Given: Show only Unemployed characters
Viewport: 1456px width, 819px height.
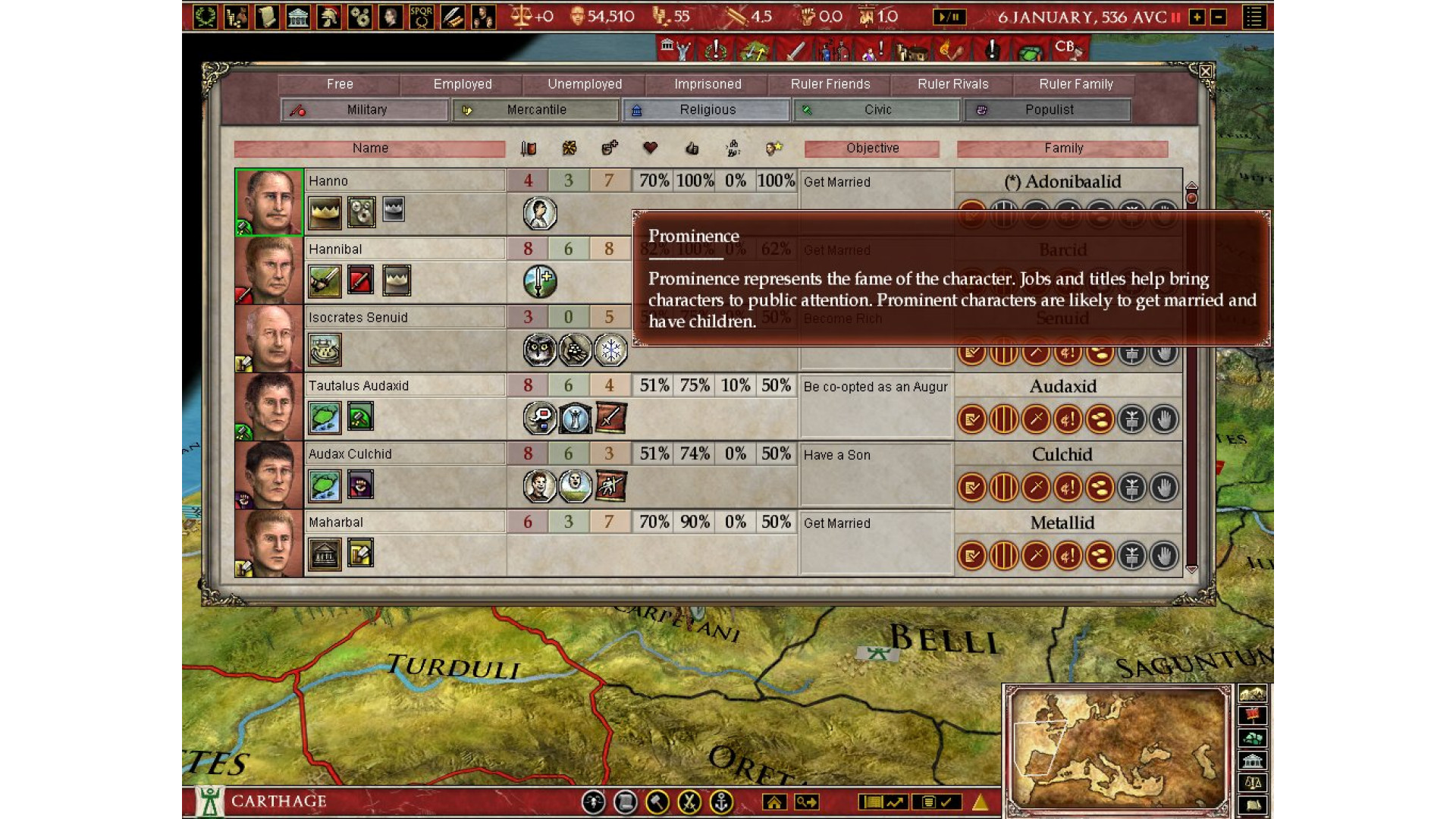Looking at the screenshot, I should tap(585, 84).
